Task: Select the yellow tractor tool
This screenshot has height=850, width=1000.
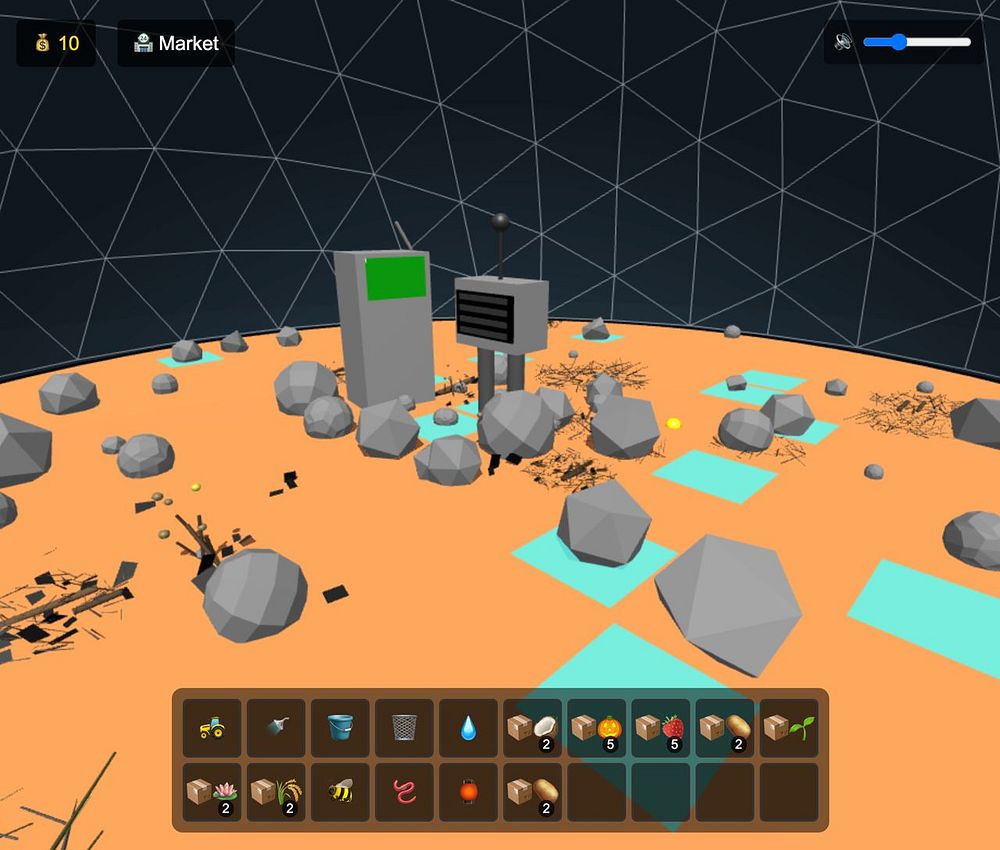Action: (x=212, y=728)
